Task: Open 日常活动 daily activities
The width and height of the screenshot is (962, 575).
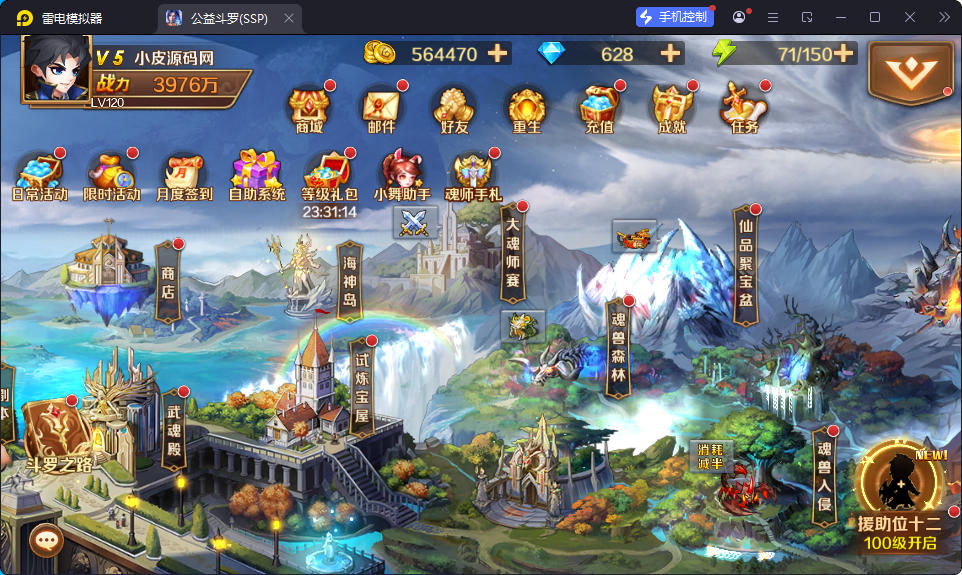Action: click(40, 174)
